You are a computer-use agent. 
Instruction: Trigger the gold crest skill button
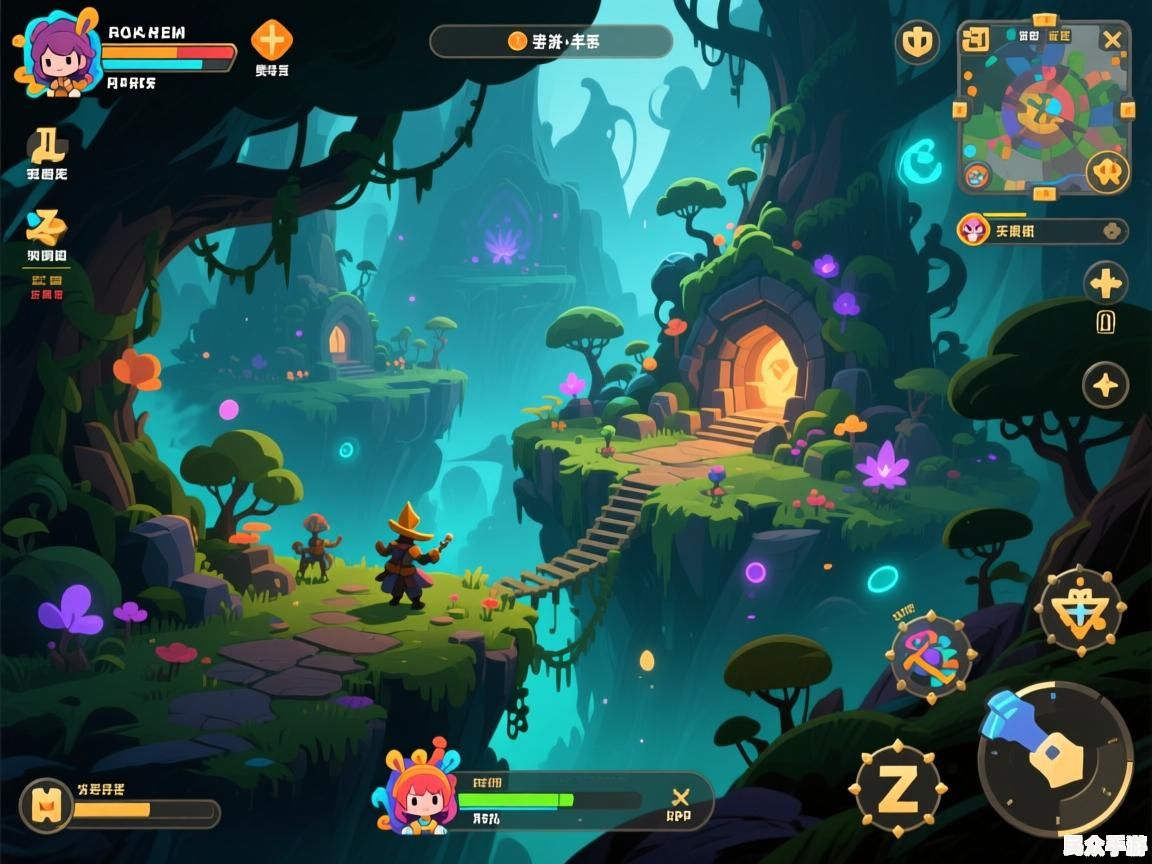[1080, 610]
